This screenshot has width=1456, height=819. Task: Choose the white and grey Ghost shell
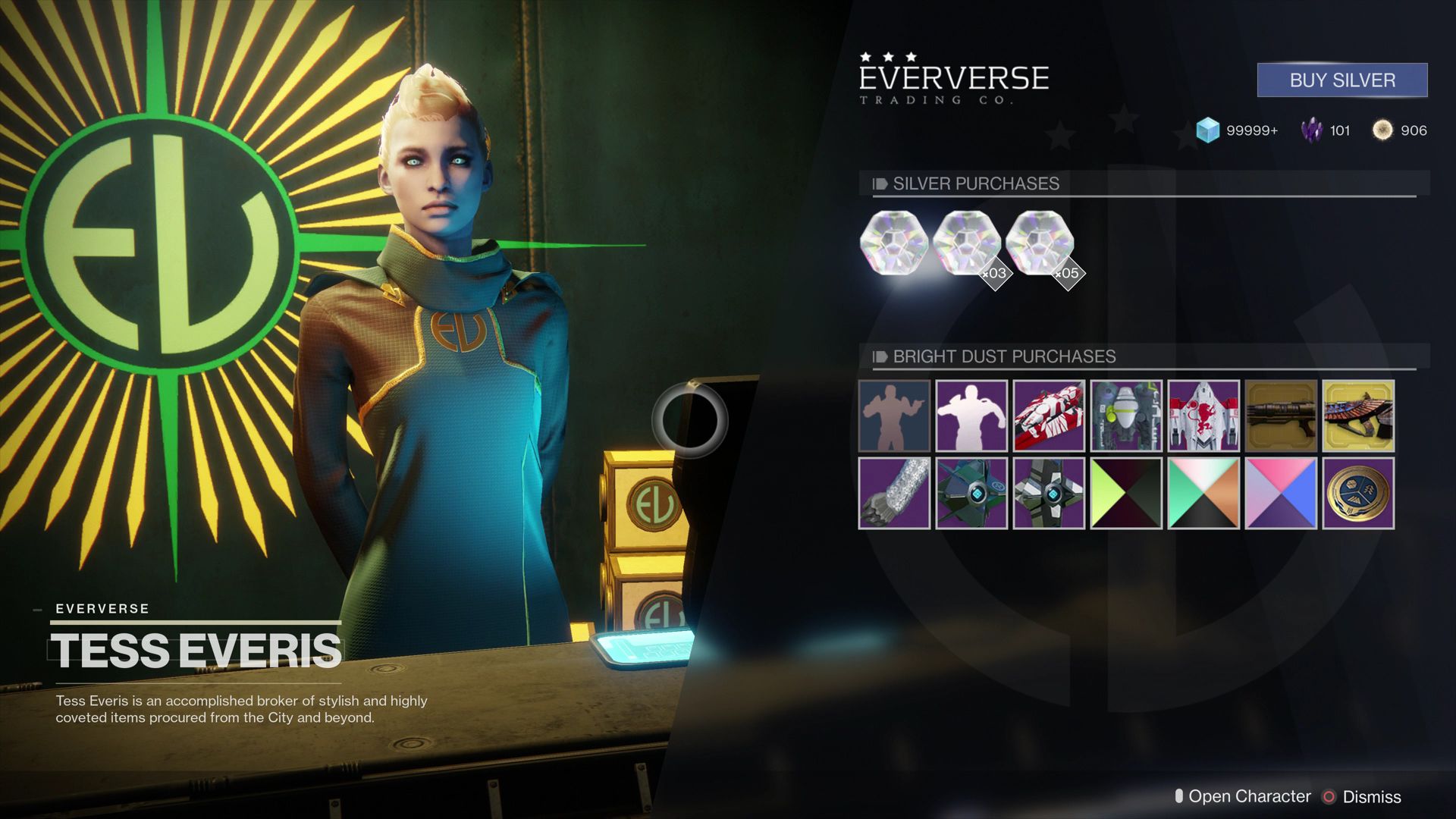click(x=1049, y=494)
